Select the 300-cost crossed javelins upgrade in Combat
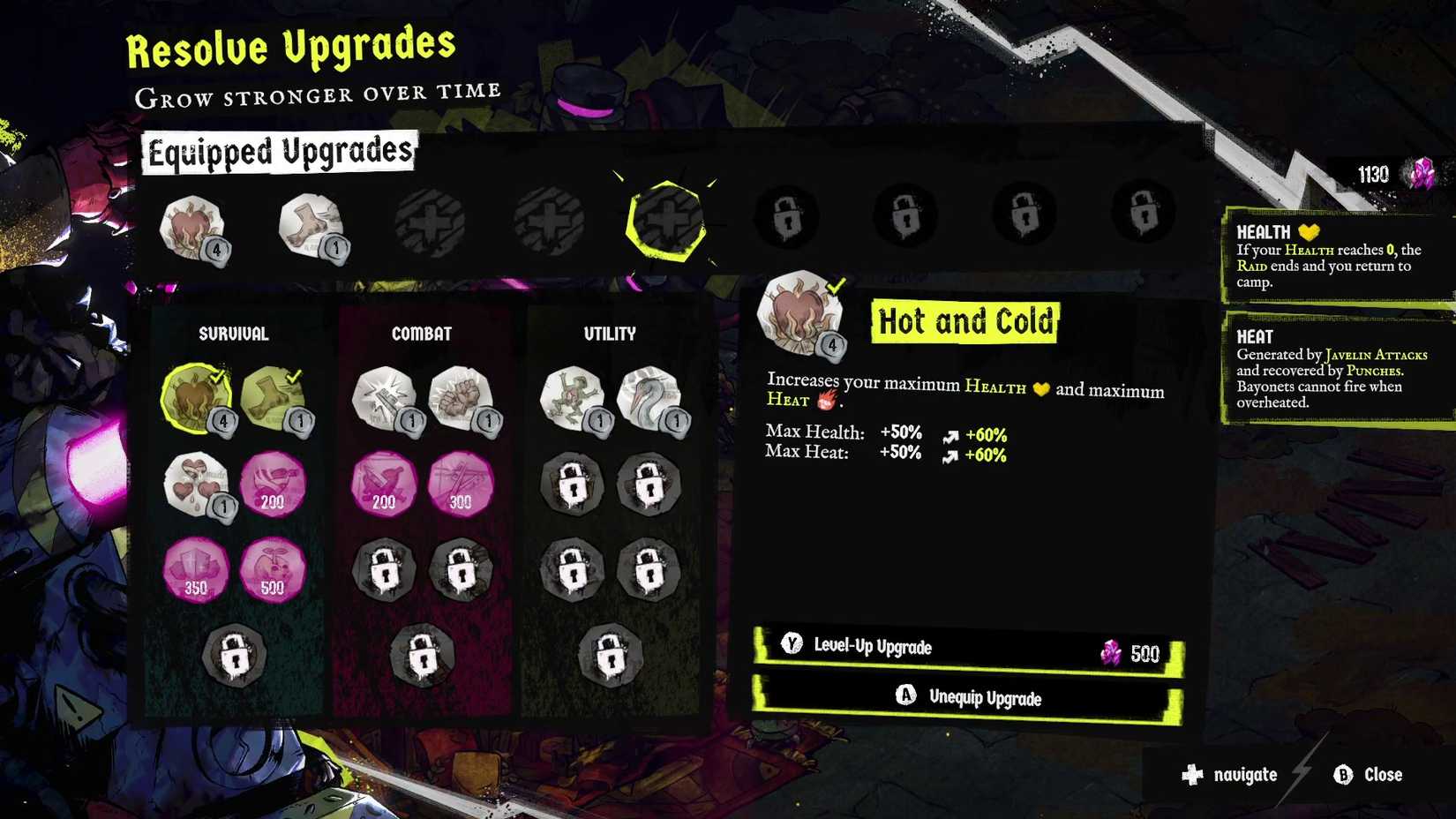 point(460,481)
